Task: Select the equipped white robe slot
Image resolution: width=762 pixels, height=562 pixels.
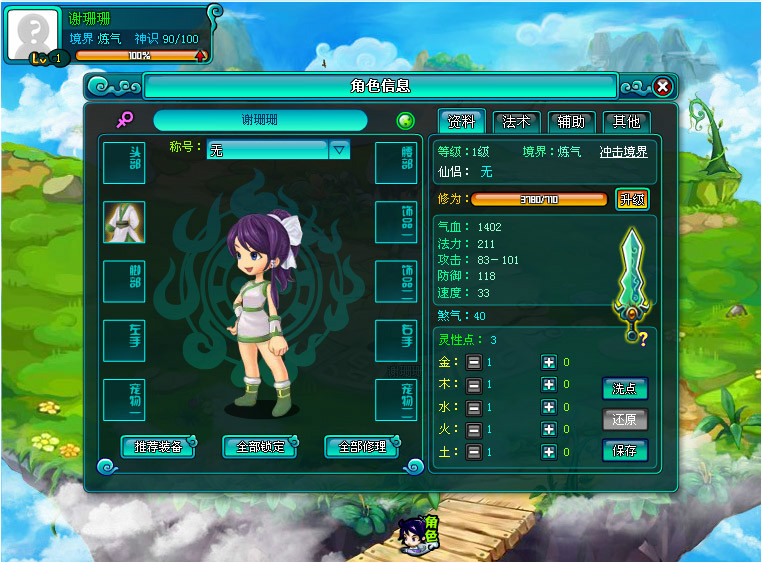Action: click(x=124, y=222)
